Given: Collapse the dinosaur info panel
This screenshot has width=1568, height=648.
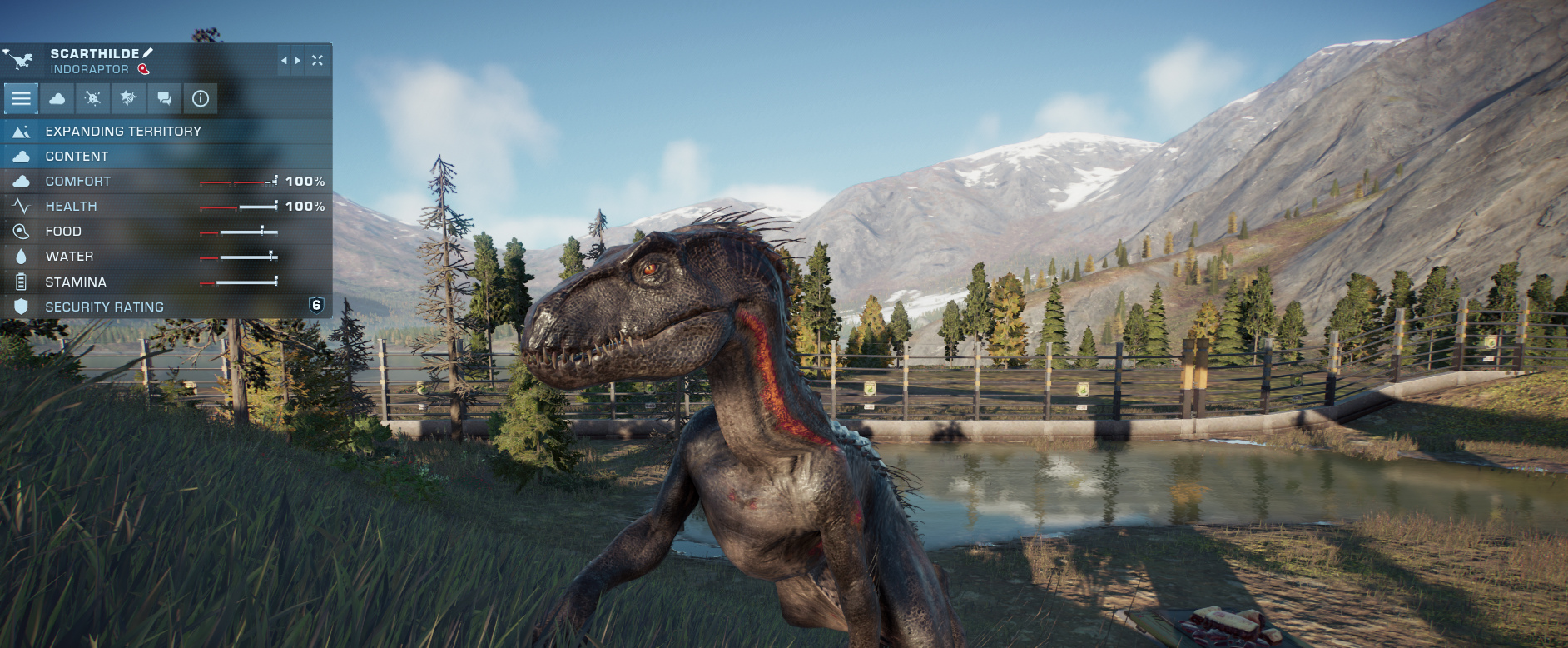Looking at the screenshot, I should point(317,61).
